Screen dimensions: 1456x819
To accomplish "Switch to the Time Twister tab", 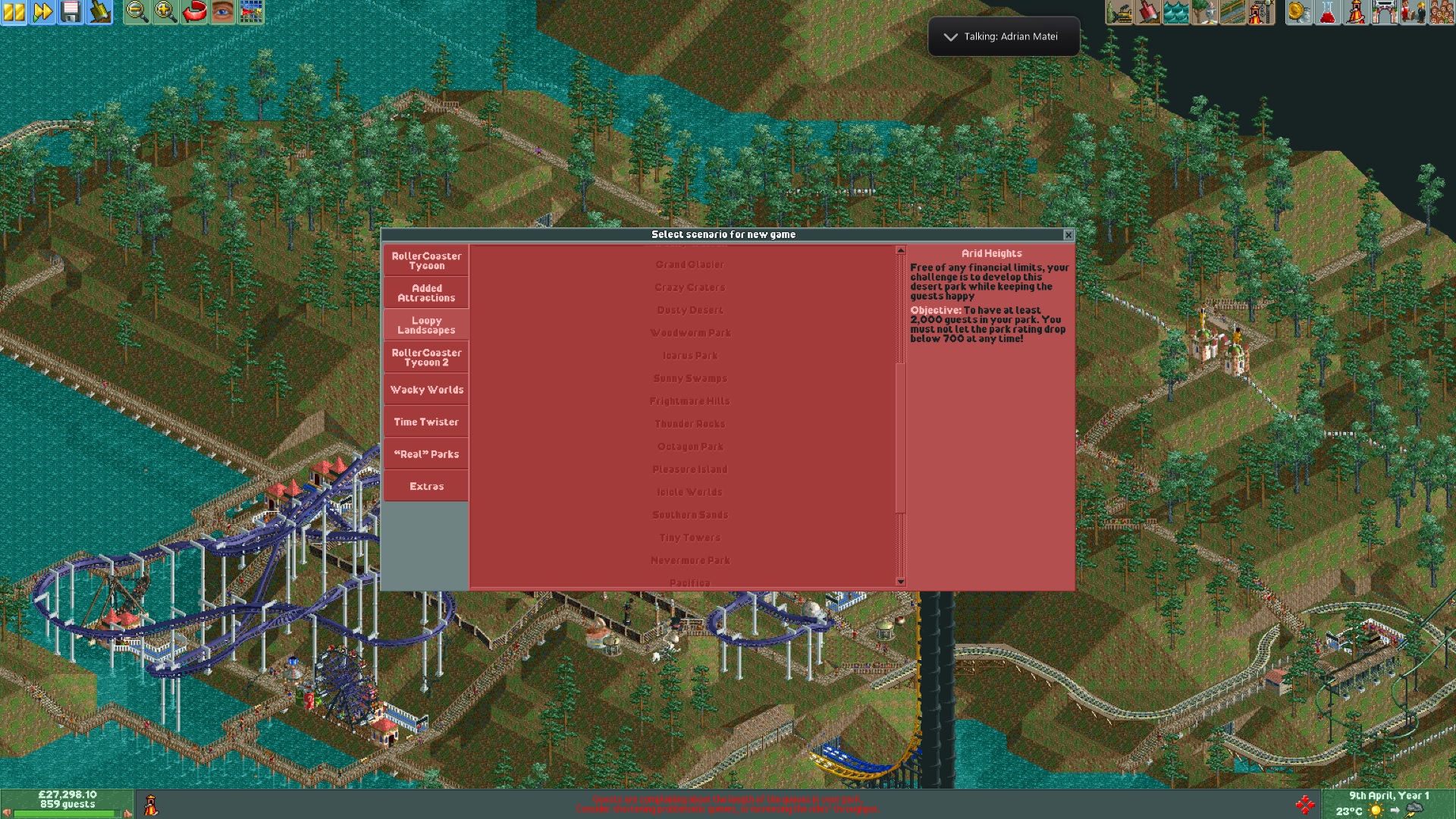I will (x=425, y=422).
